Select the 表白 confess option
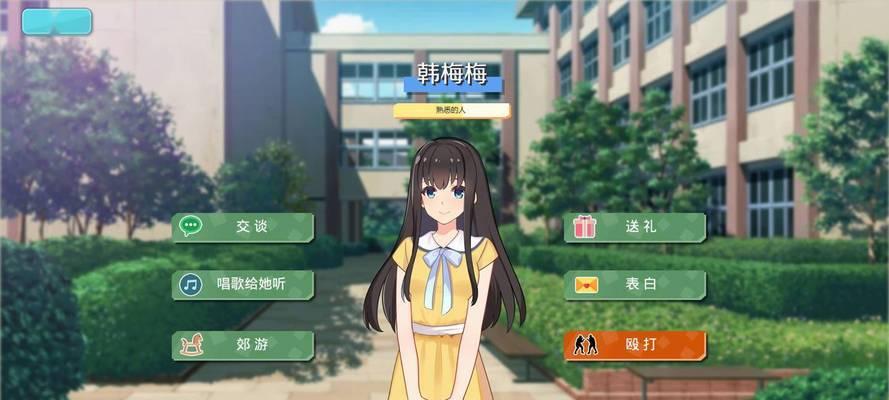 [x=635, y=285]
